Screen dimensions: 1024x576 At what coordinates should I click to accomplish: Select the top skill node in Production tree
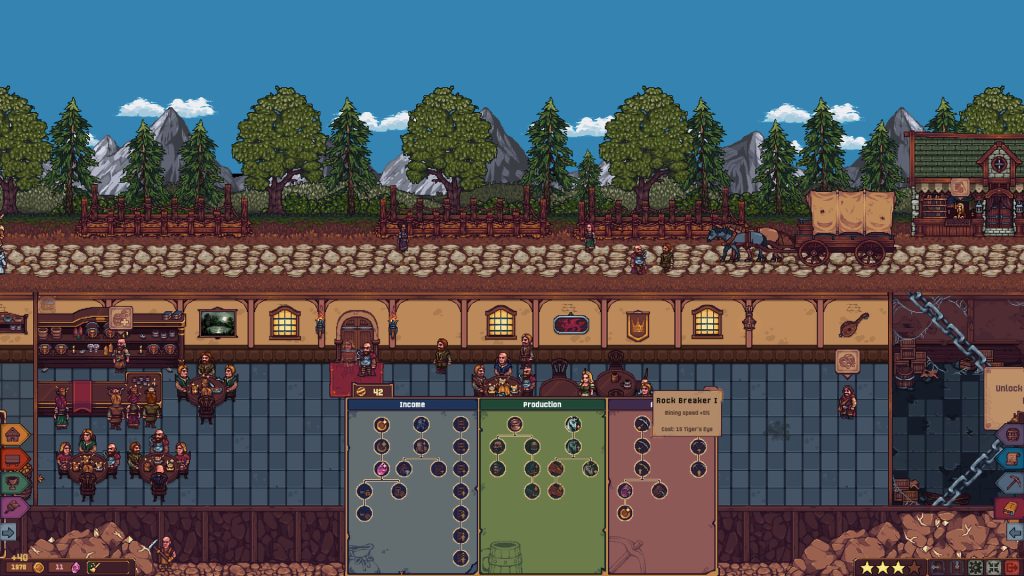pyautogui.click(x=515, y=423)
